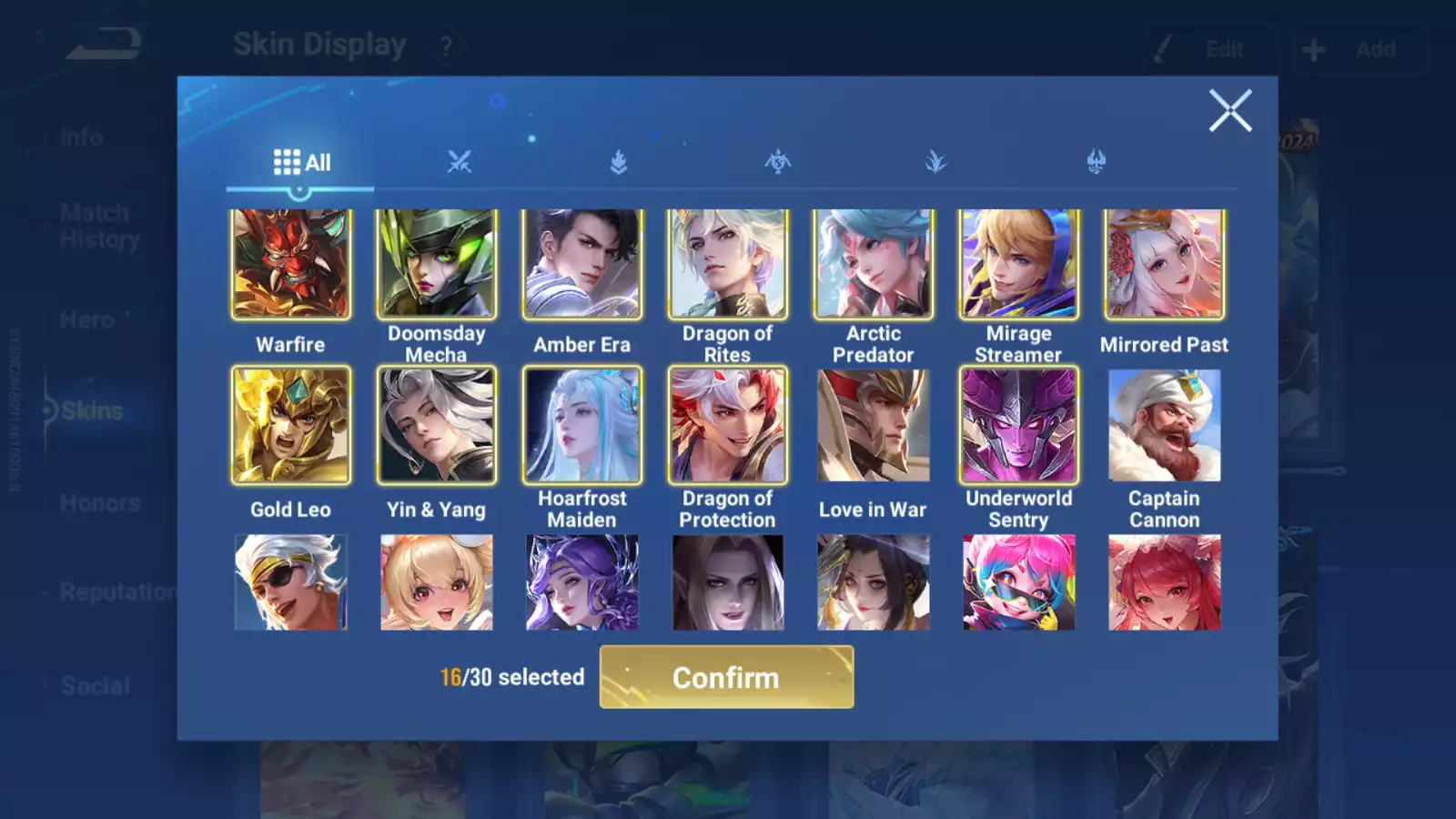Screen dimensions: 1456x819
Task: Select the Underworld Sentry skin
Action: click(x=1018, y=425)
